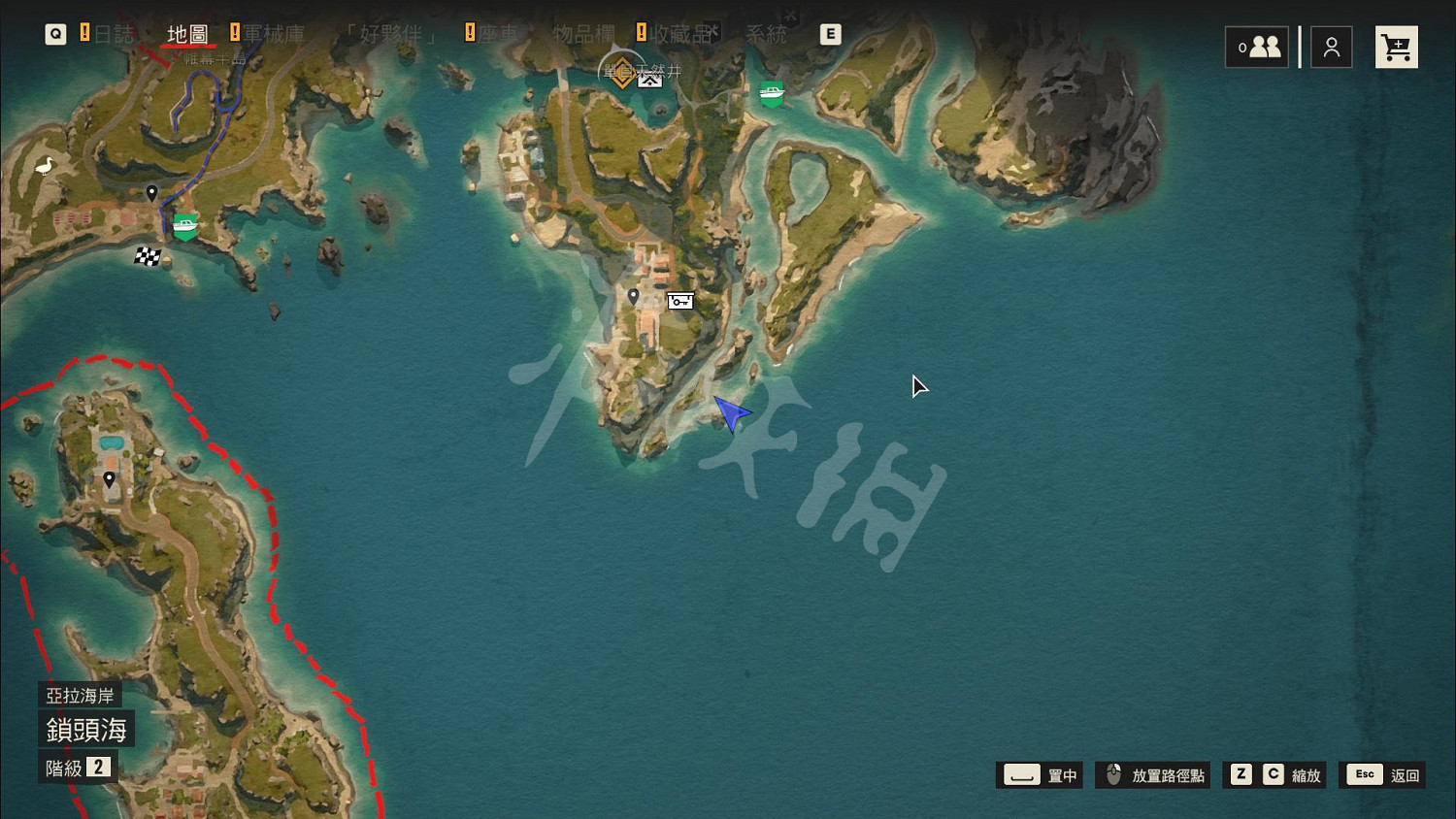
Task: Click the location pin on the lower-left island
Action: pyautogui.click(x=110, y=478)
